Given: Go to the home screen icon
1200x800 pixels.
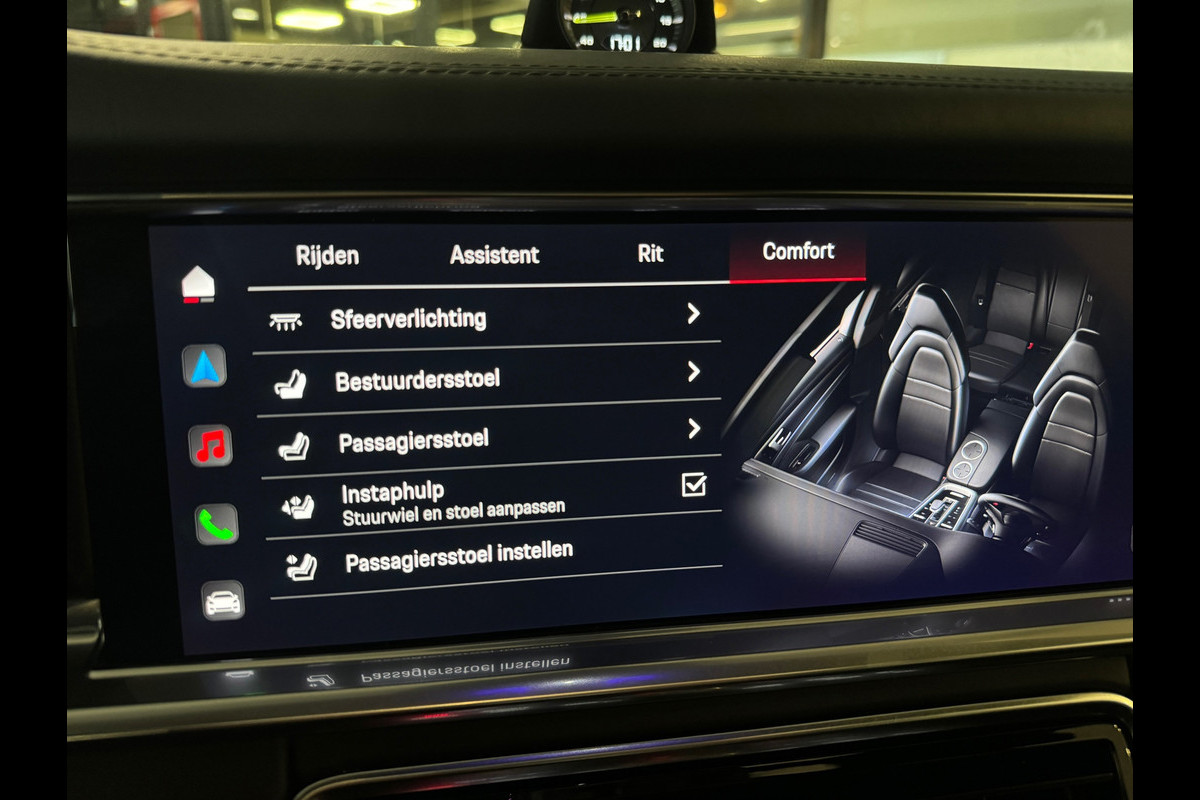Looking at the screenshot, I should point(198,285).
